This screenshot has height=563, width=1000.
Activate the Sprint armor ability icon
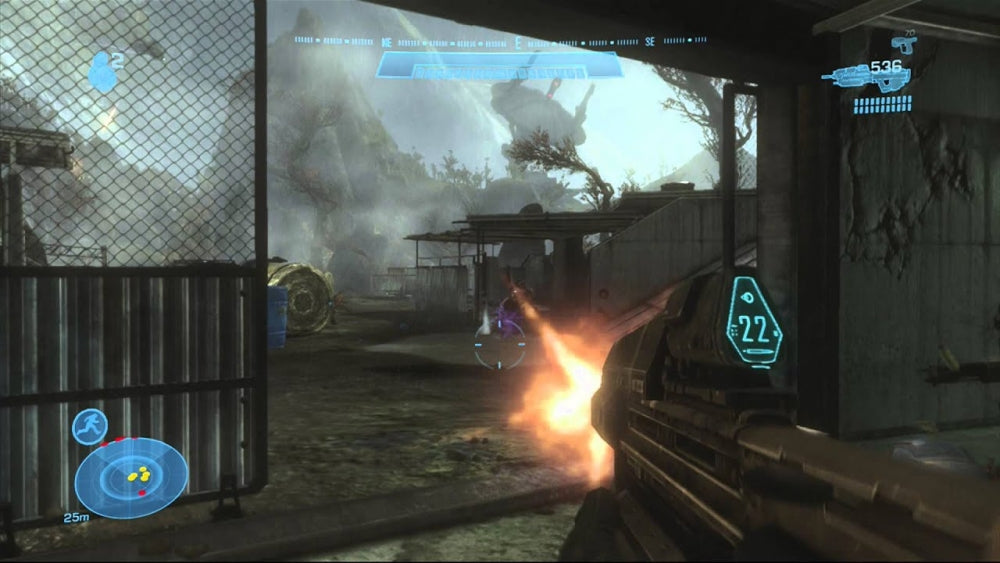tap(90, 427)
